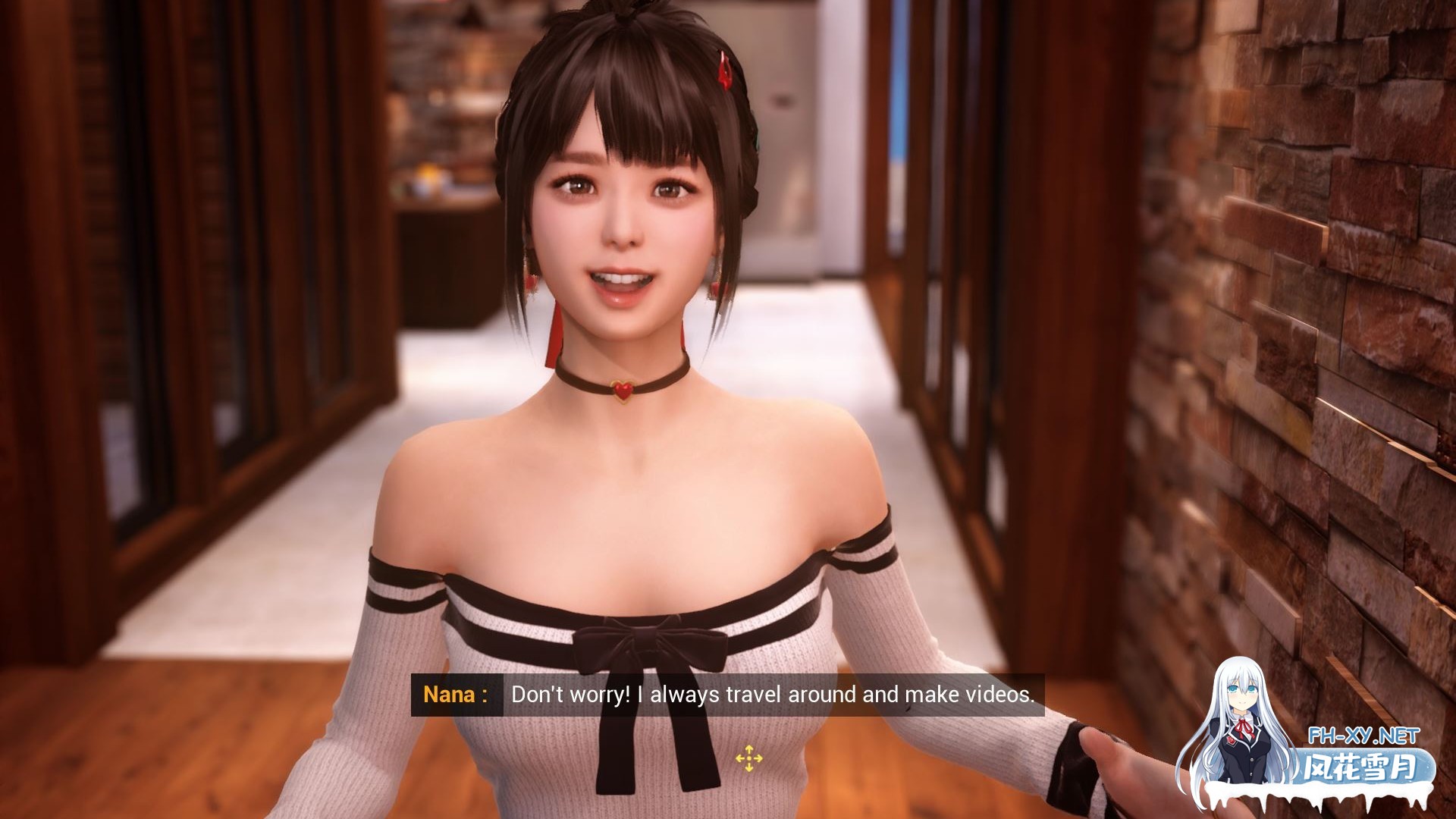Click the Nana speaker name label

(450, 694)
